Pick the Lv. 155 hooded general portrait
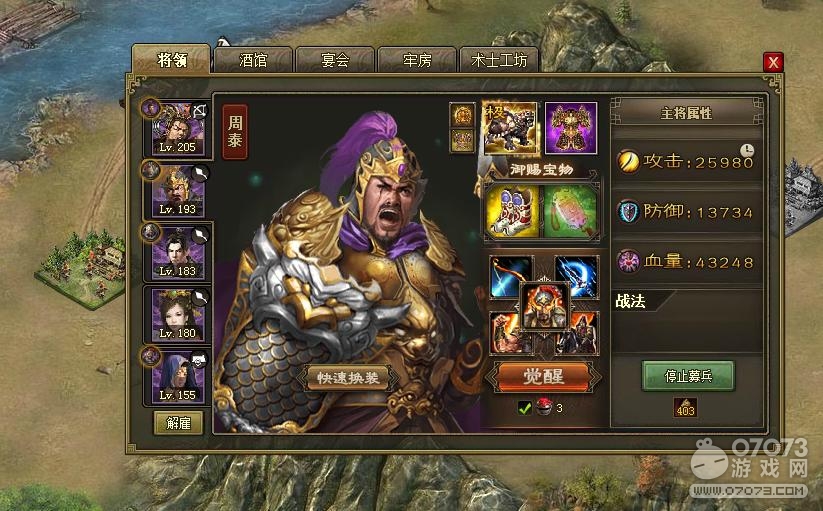 tap(177, 376)
